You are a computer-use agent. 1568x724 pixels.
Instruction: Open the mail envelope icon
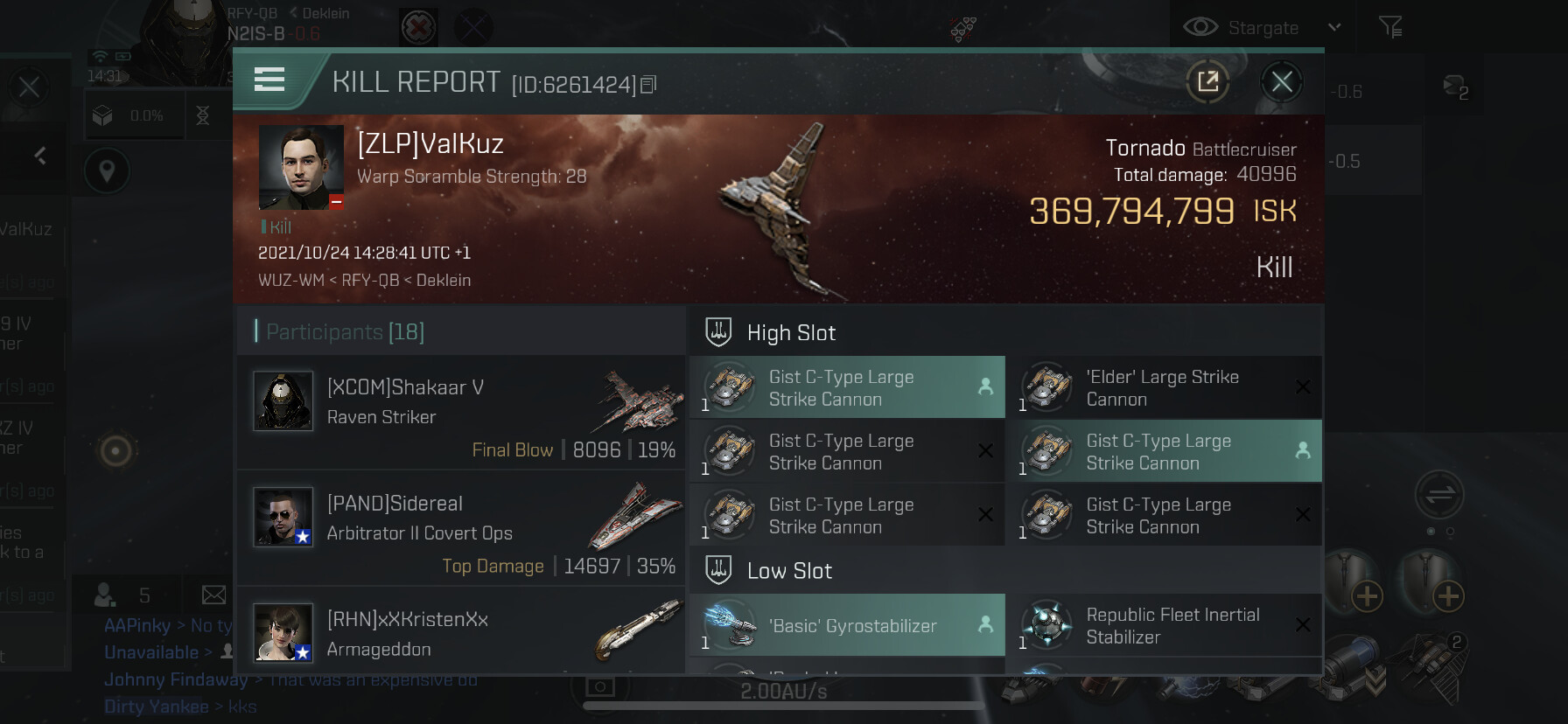(x=213, y=595)
